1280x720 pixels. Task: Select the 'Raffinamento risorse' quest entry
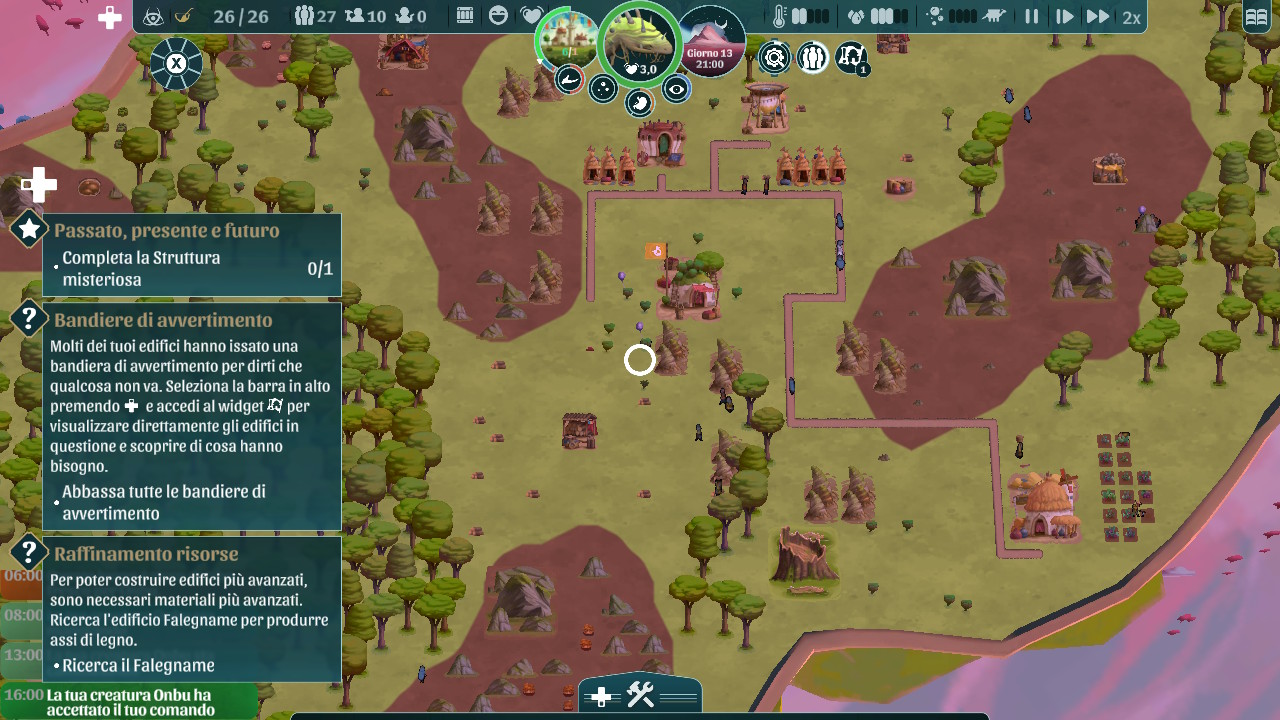tap(146, 554)
